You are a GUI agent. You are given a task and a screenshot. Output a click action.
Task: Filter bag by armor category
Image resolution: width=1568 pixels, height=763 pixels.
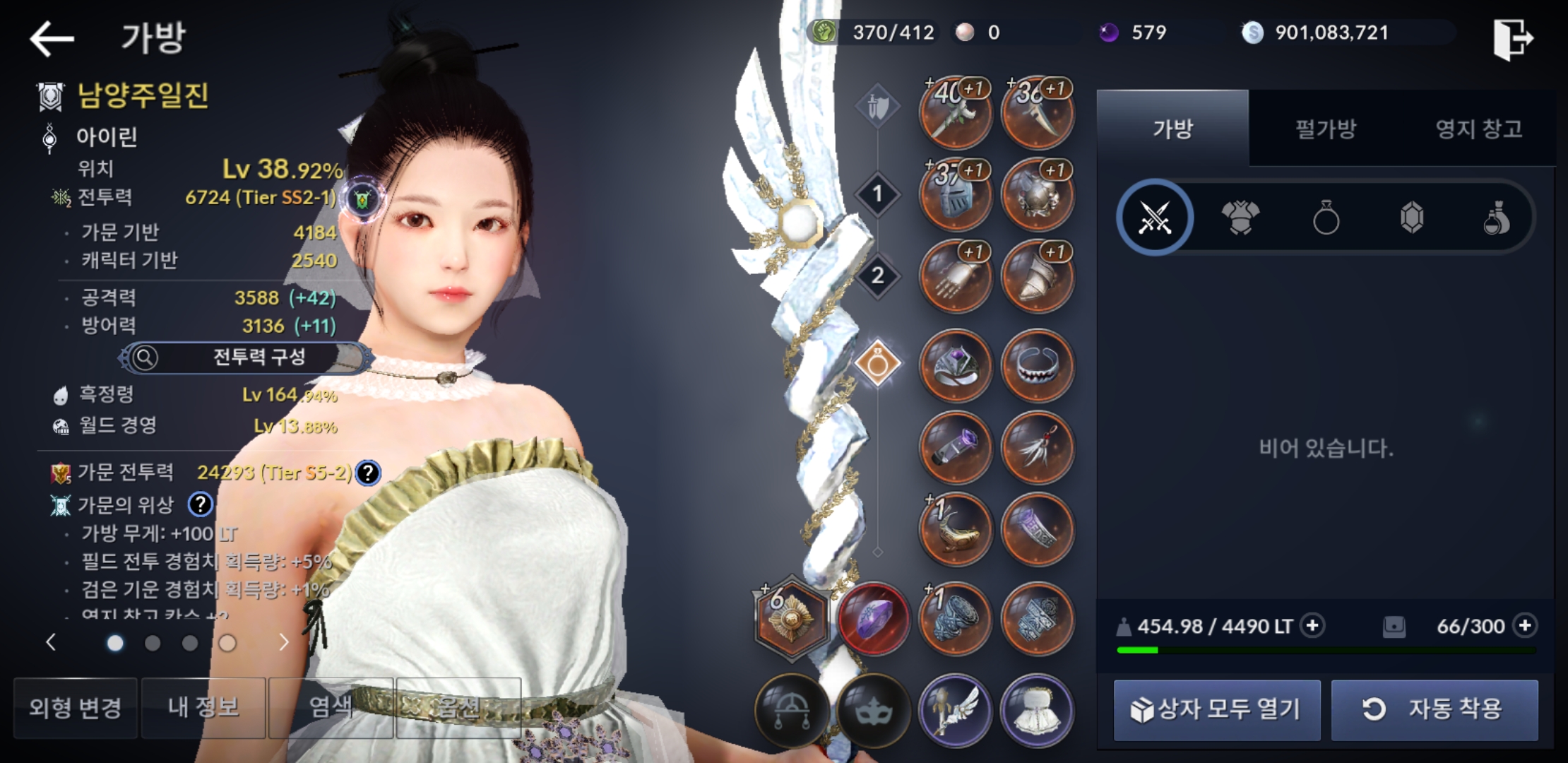(1240, 218)
